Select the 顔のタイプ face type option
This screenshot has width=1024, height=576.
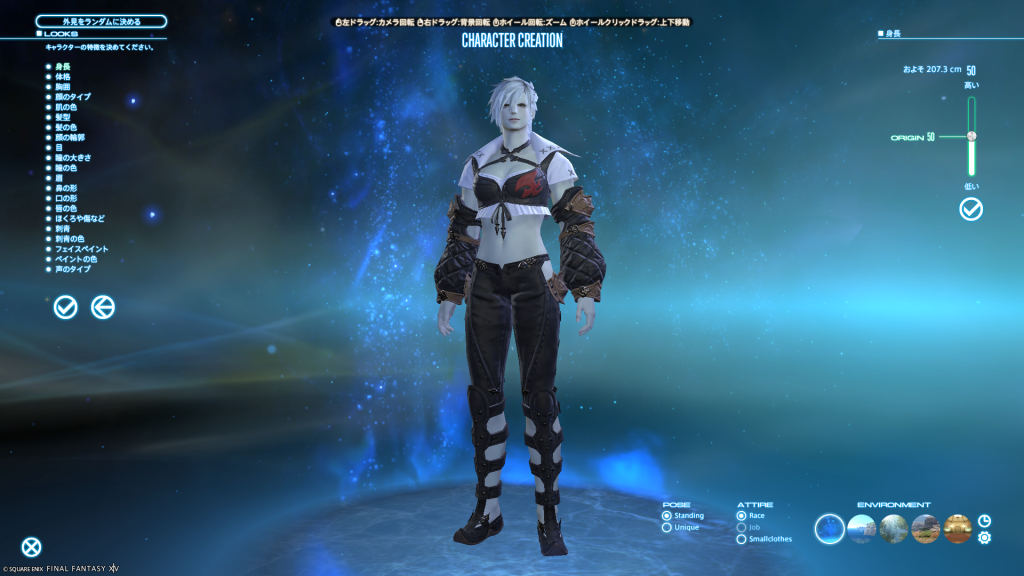coord(73,97)
